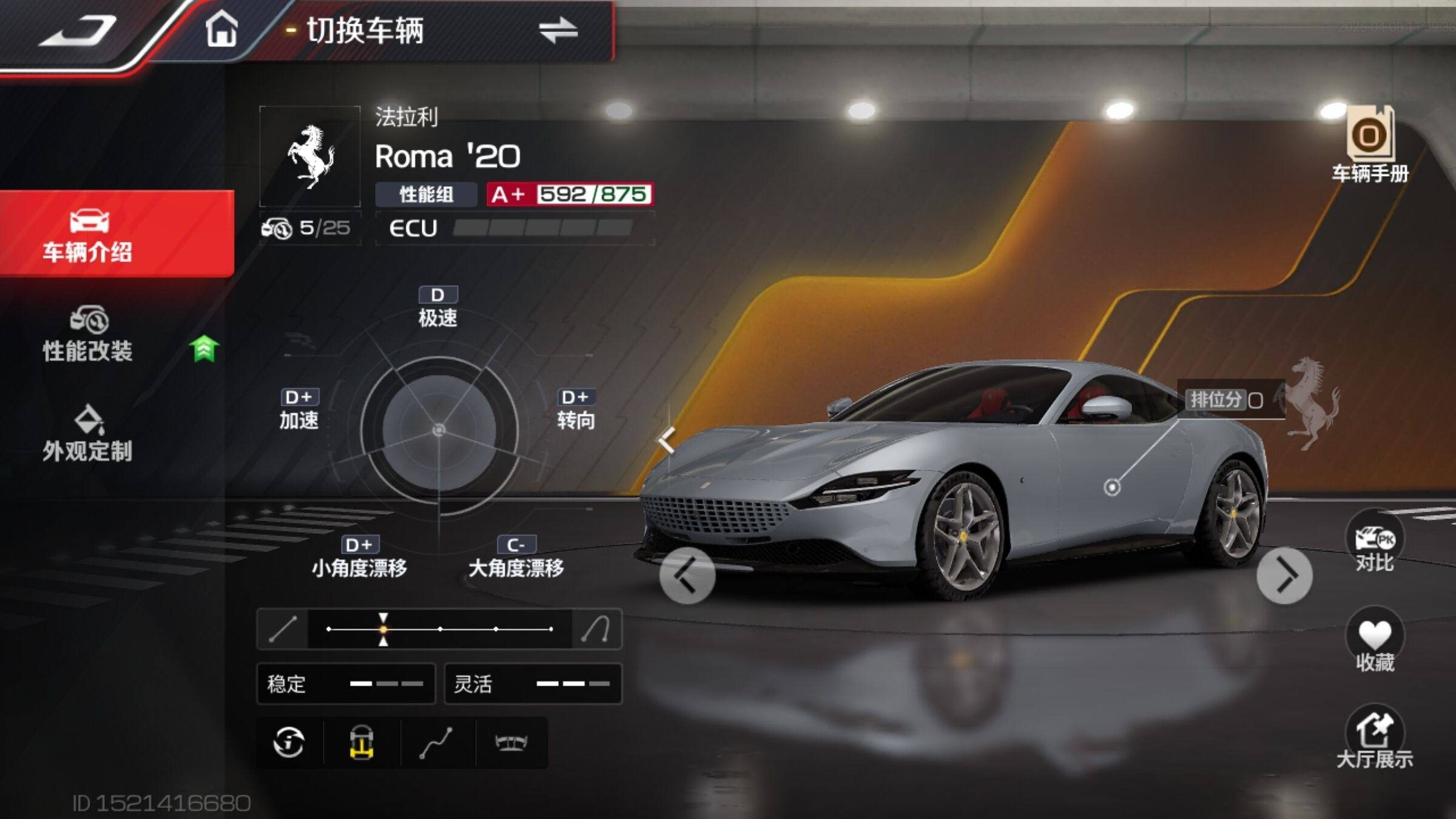1456x819 pixels.
Task: Open the 外观定制 appearance customization tab
Action: click(x=88, y=435)
